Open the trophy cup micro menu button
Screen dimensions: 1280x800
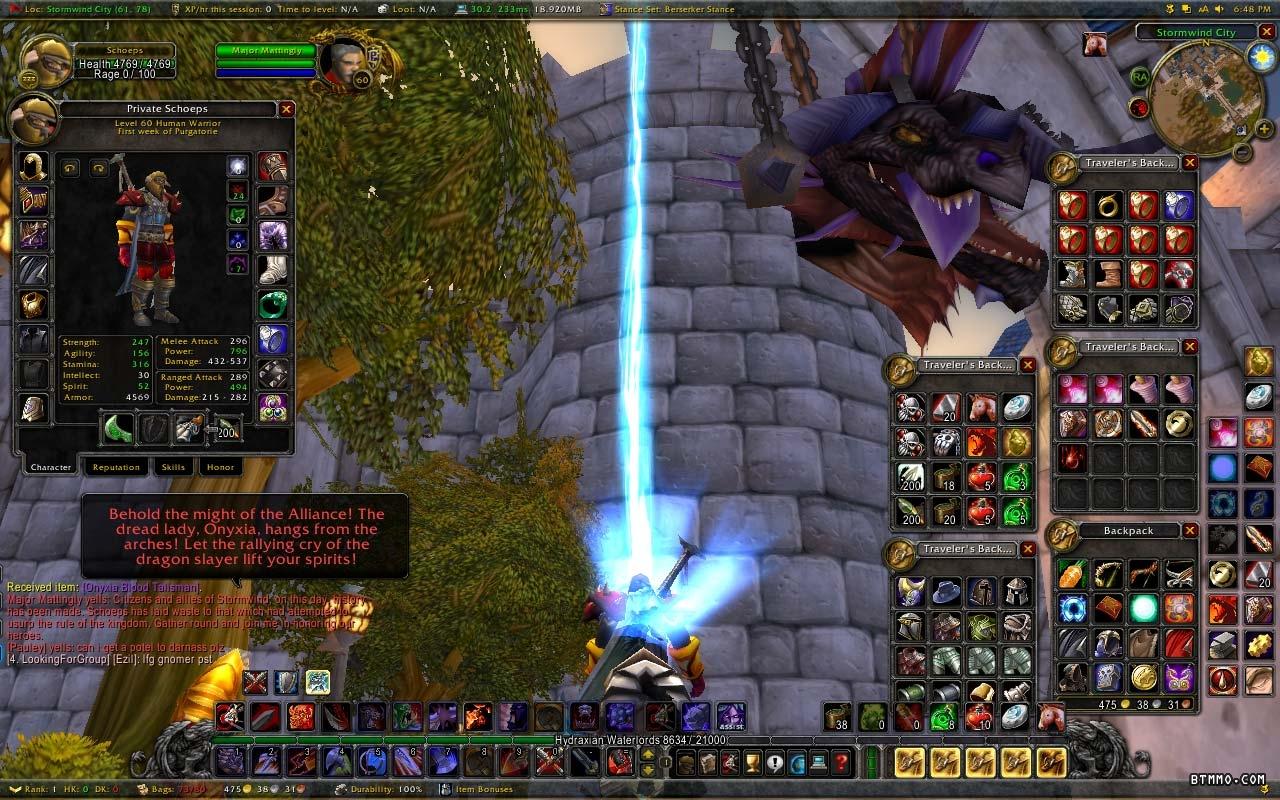[752, 763]
